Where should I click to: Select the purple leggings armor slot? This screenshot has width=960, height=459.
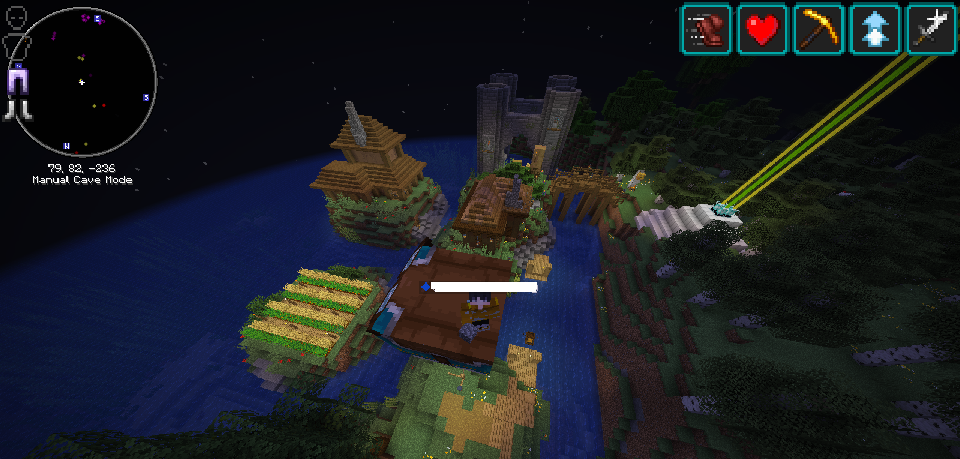coord(16,79)
